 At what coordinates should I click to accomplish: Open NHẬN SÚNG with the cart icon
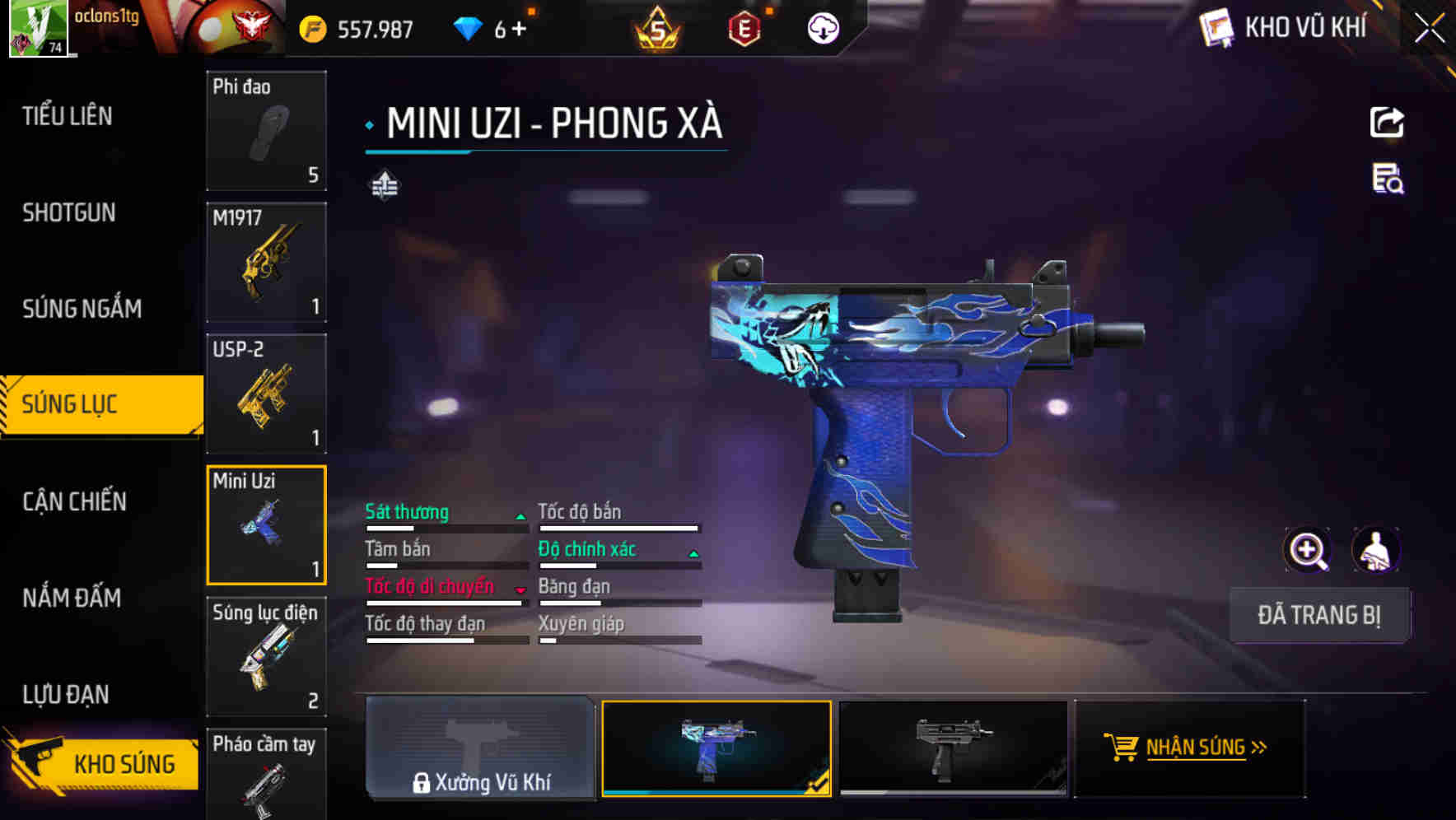point(1189,748)
